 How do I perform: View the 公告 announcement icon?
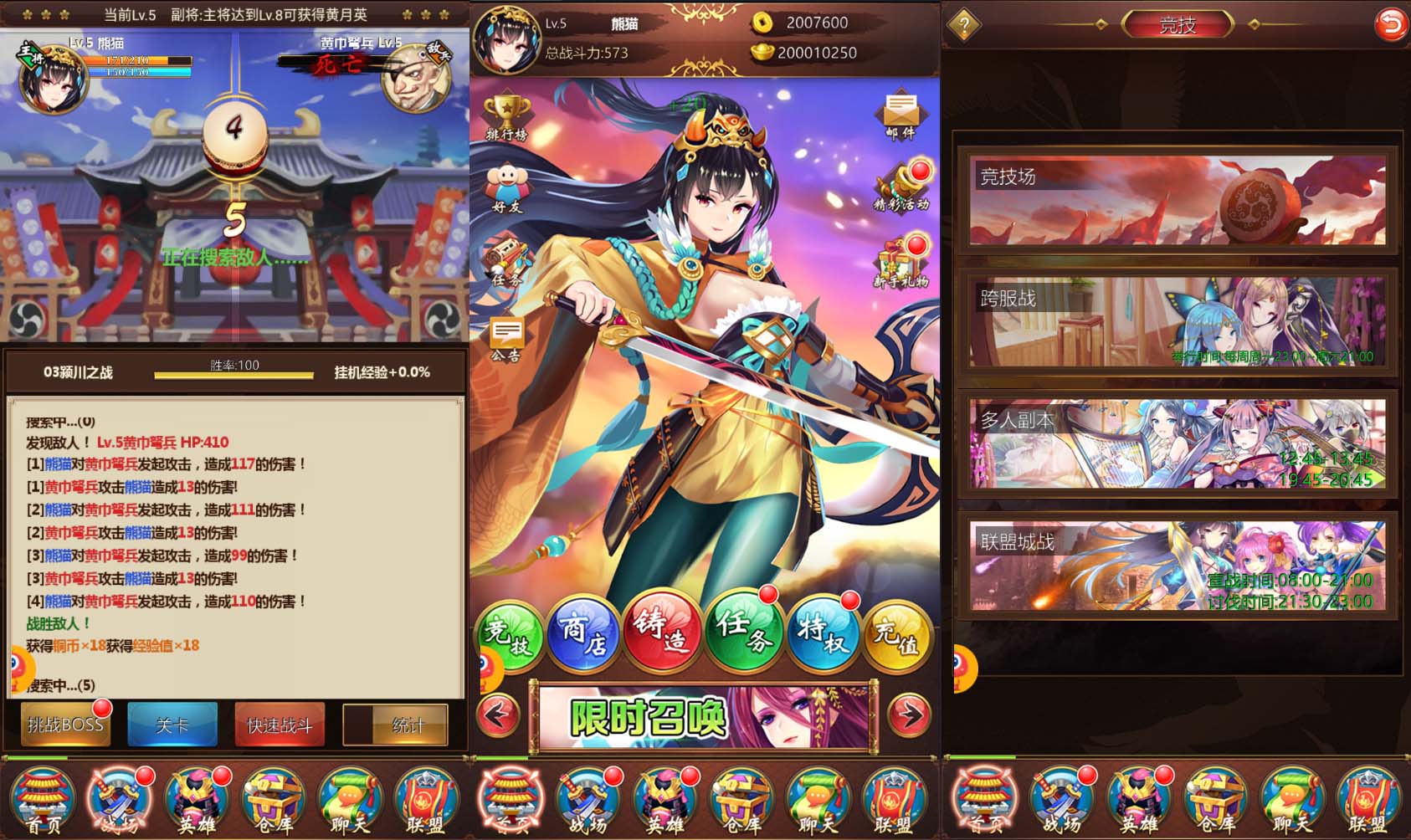point(506,339)
